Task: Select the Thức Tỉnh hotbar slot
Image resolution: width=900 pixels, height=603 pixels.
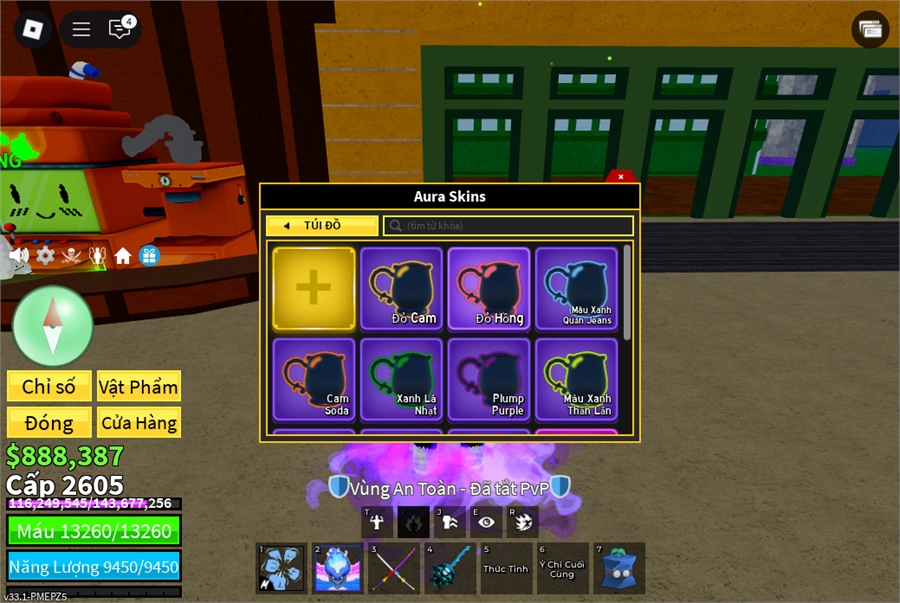Action: 505,568
